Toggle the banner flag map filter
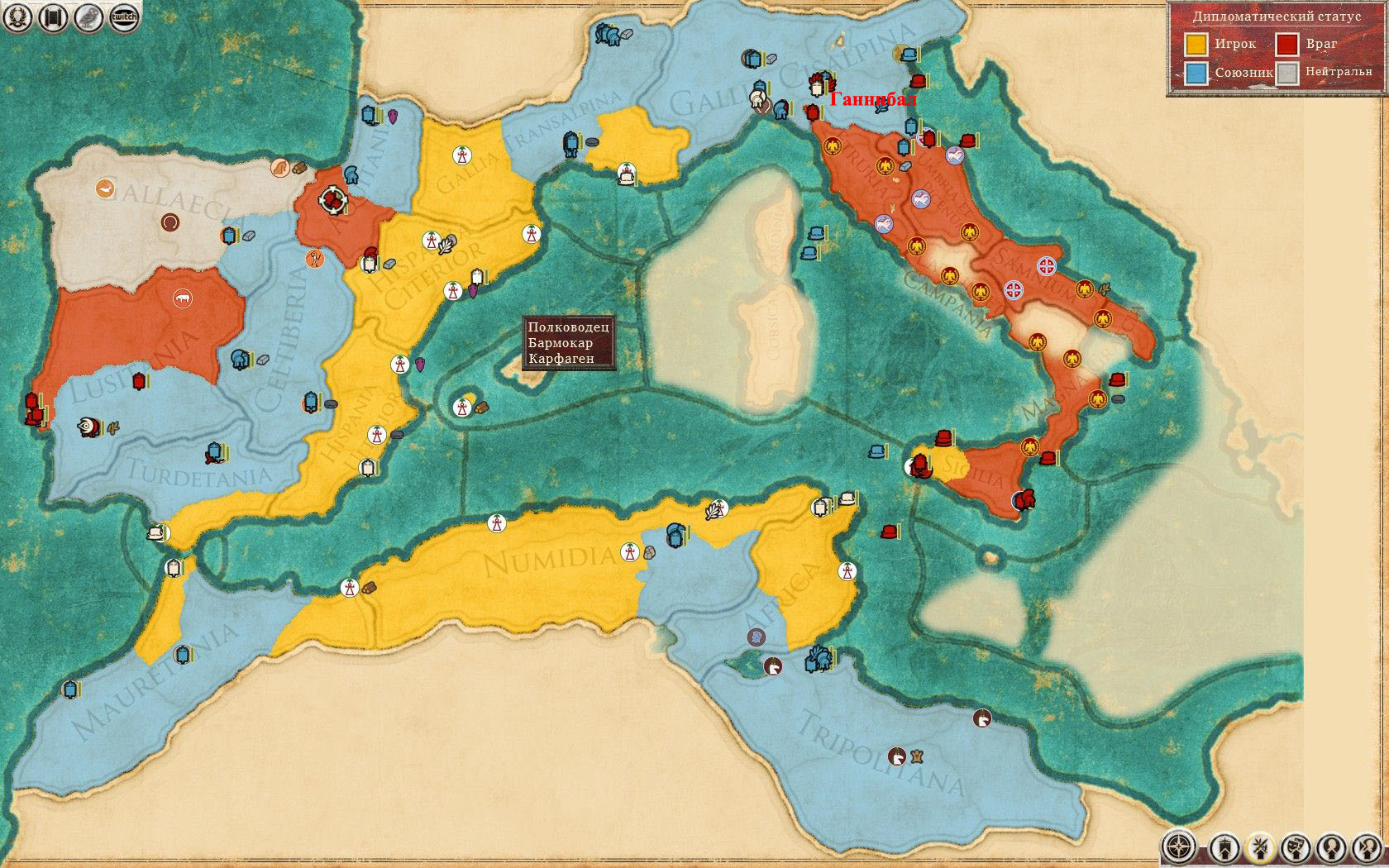The height and width of the screenshot is (868, 1389). 1224,847
